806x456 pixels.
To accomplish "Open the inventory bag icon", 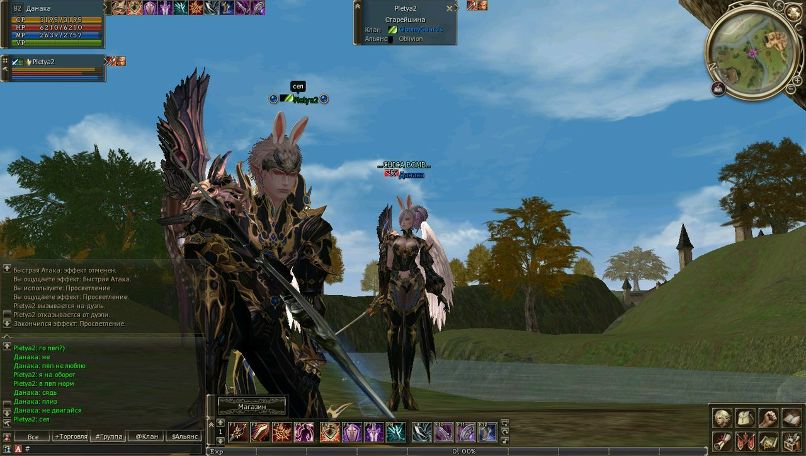I will coord(745,417).
